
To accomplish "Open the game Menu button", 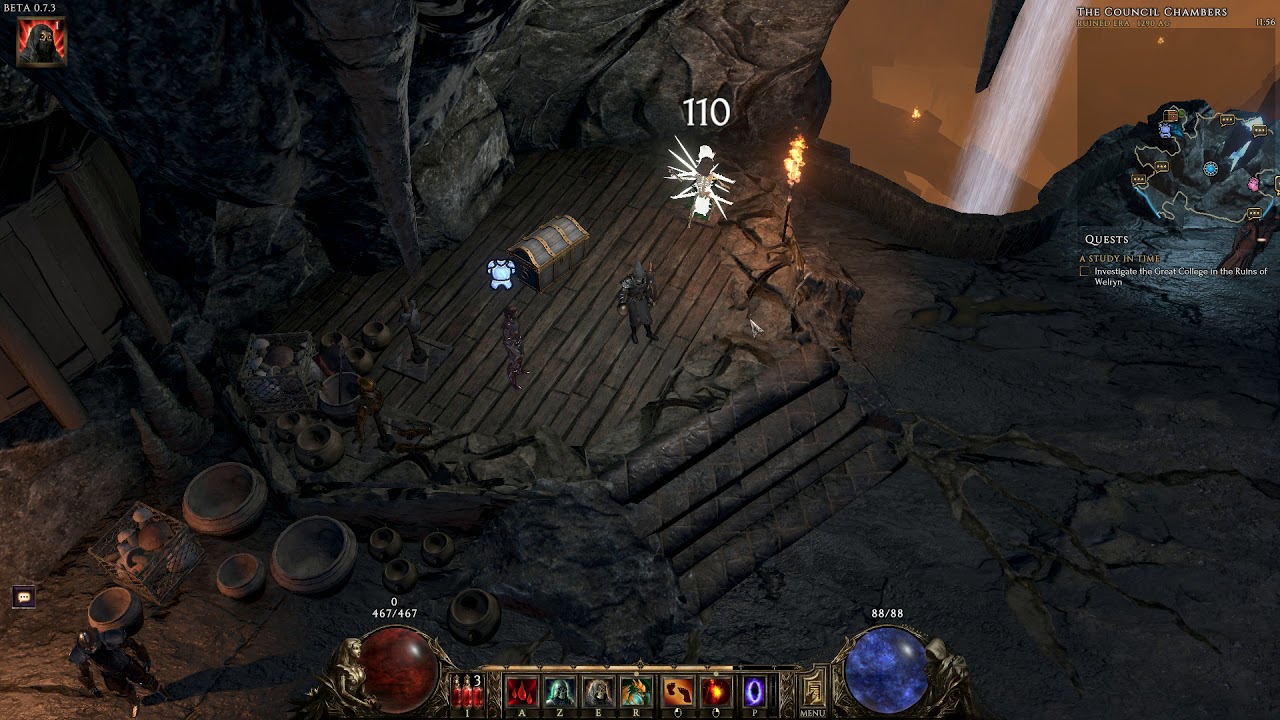I will click(812, 694).
